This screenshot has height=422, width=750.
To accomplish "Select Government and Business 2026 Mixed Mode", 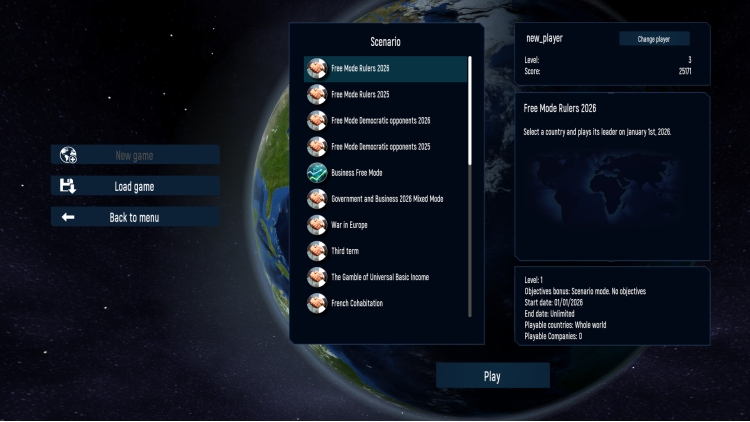I will coord(385,199).
